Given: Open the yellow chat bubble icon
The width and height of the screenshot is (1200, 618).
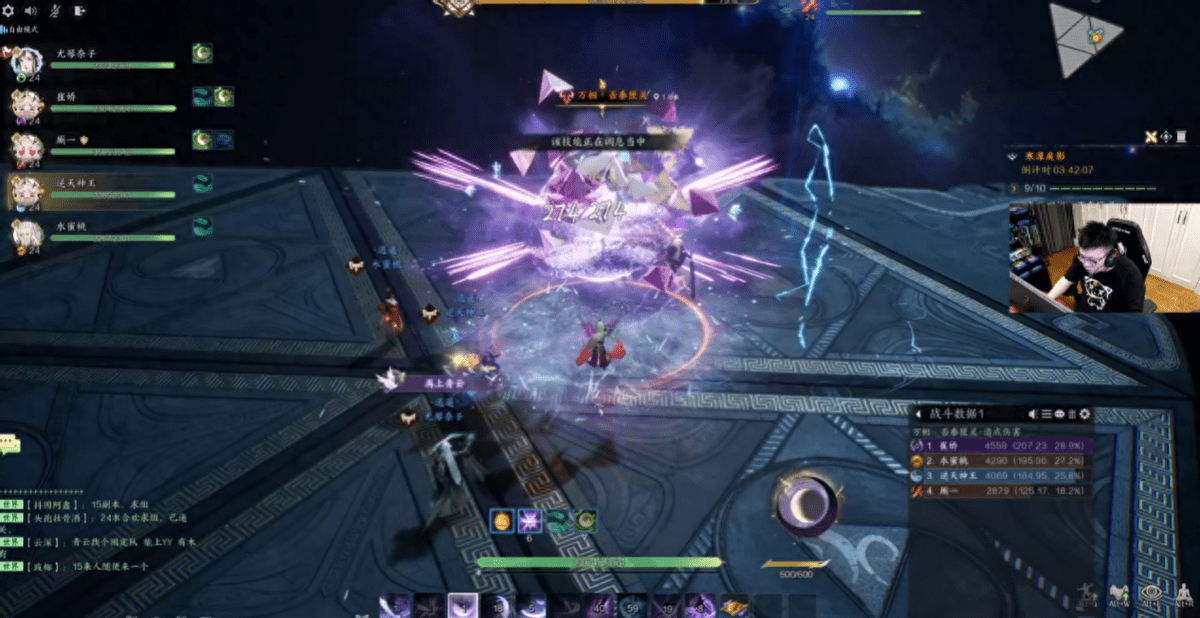Looking at the screenshot, I should coord(9,443).
